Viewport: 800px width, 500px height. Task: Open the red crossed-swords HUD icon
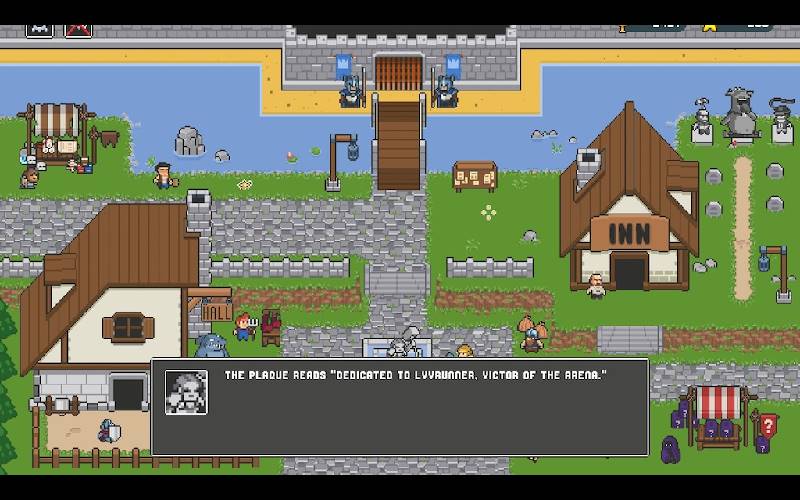[78, 29]
